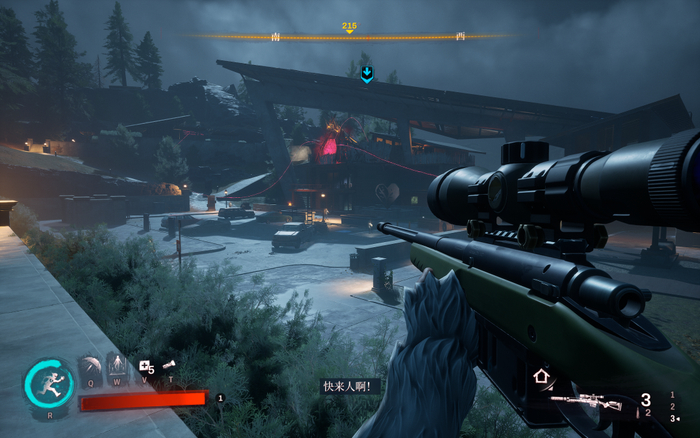Viewport: 700px width, 438px height.
Task: Trigger the standing figure scan ability
Action: point(117,366)
